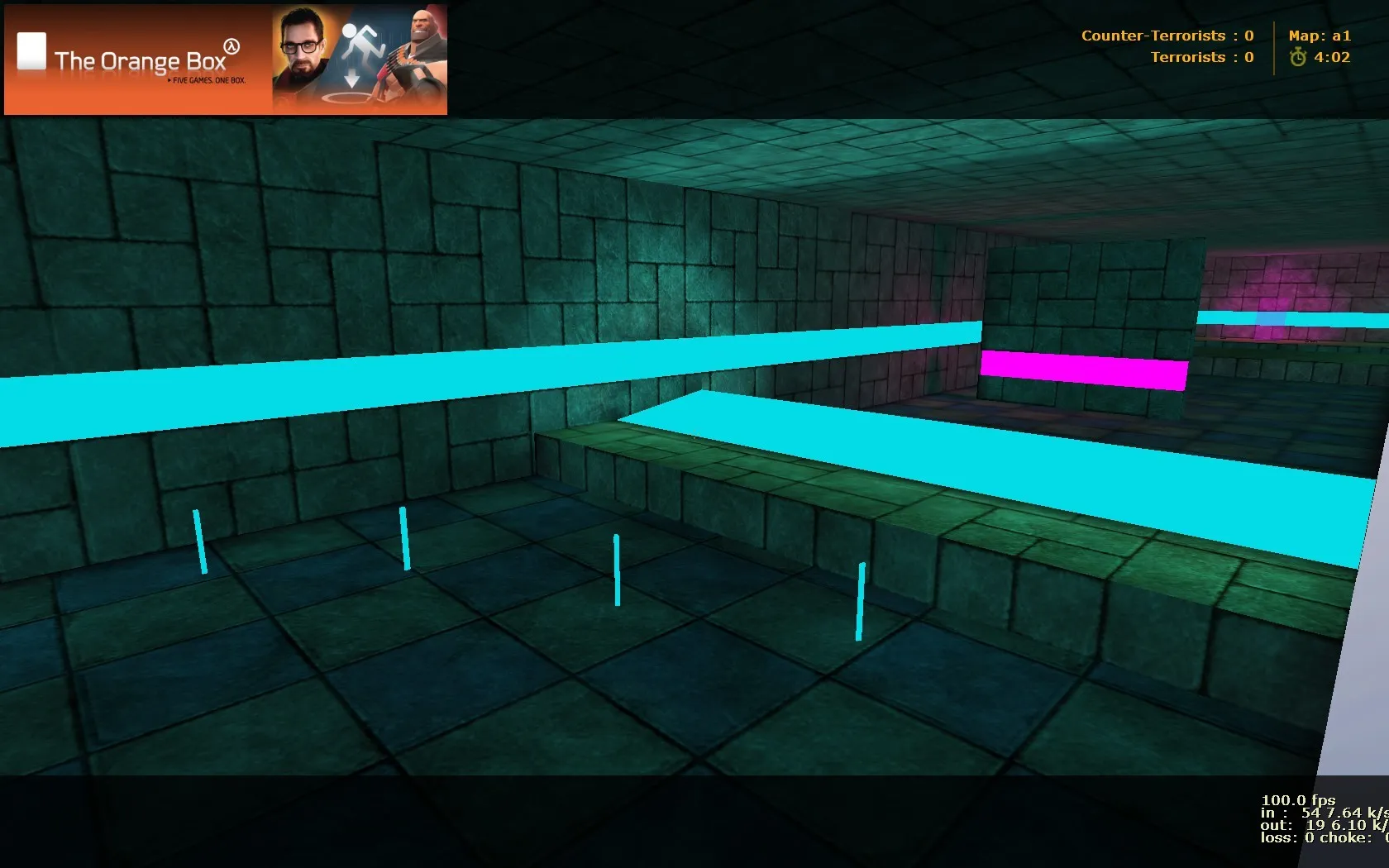Click the white box icon on the banner

(31, 51)
